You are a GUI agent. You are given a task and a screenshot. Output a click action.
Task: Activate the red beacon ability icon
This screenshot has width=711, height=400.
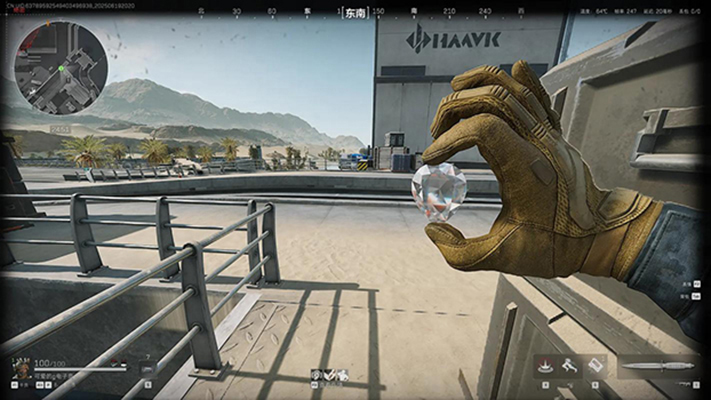[545, 366]
